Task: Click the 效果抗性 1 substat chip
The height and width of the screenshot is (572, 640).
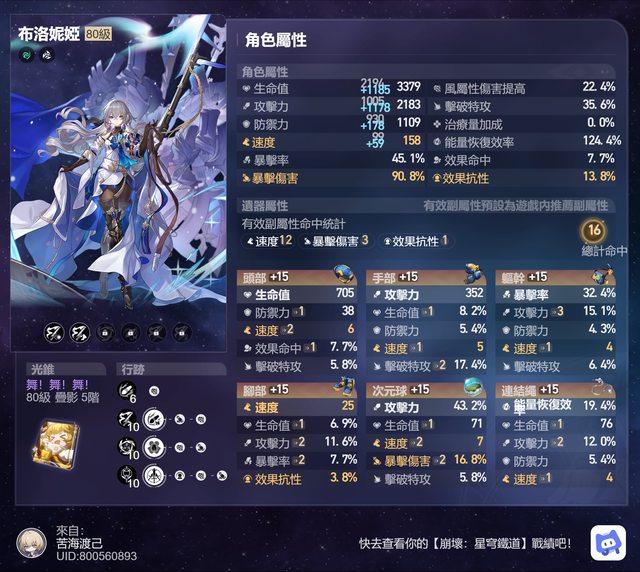Action: pos(415,240)
